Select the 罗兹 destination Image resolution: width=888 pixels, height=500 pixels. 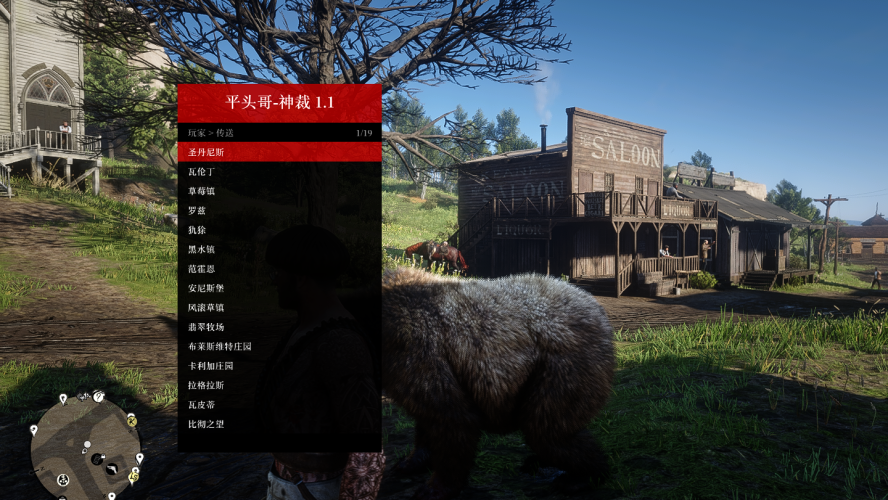pos(279,211)
